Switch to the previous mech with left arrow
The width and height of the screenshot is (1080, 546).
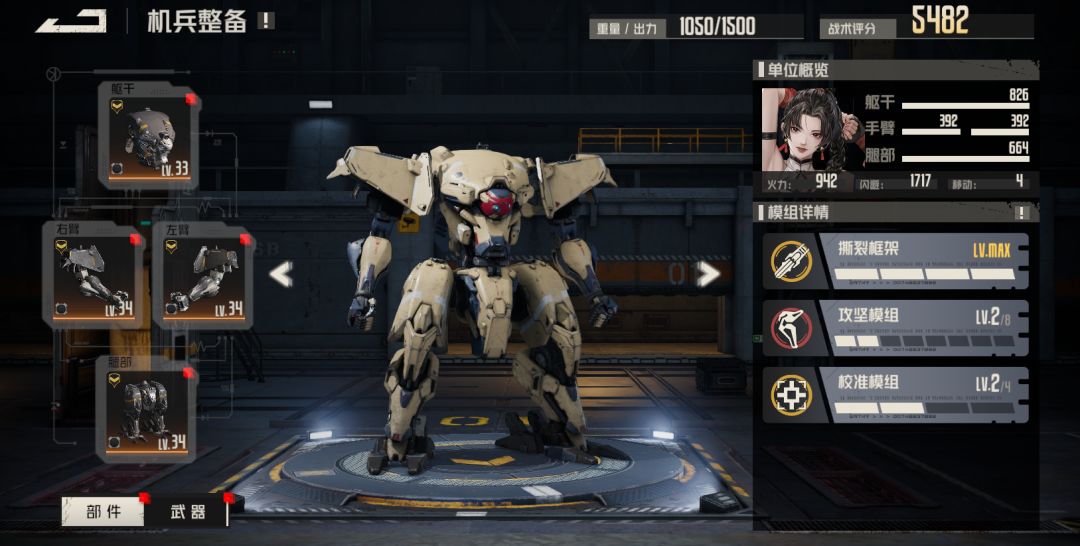point(281,274)
